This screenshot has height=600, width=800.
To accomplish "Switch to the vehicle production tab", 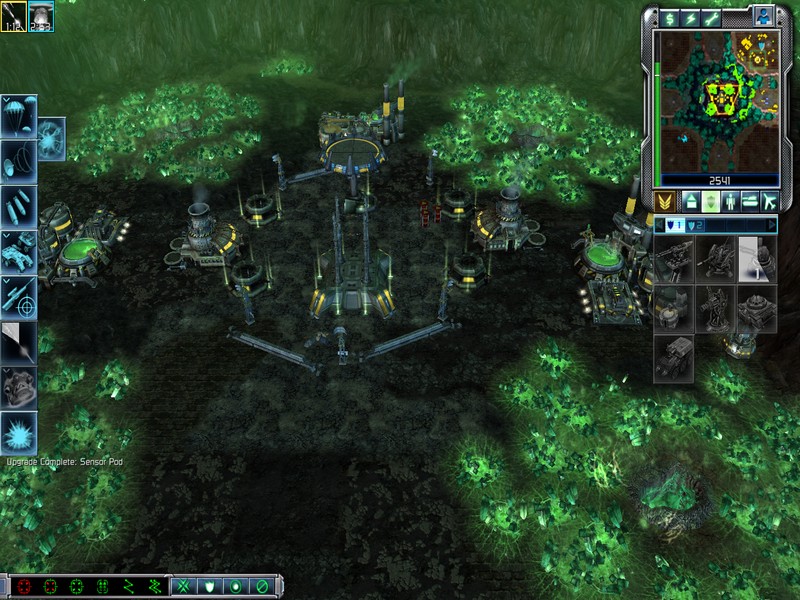I will tap(747, 200).
